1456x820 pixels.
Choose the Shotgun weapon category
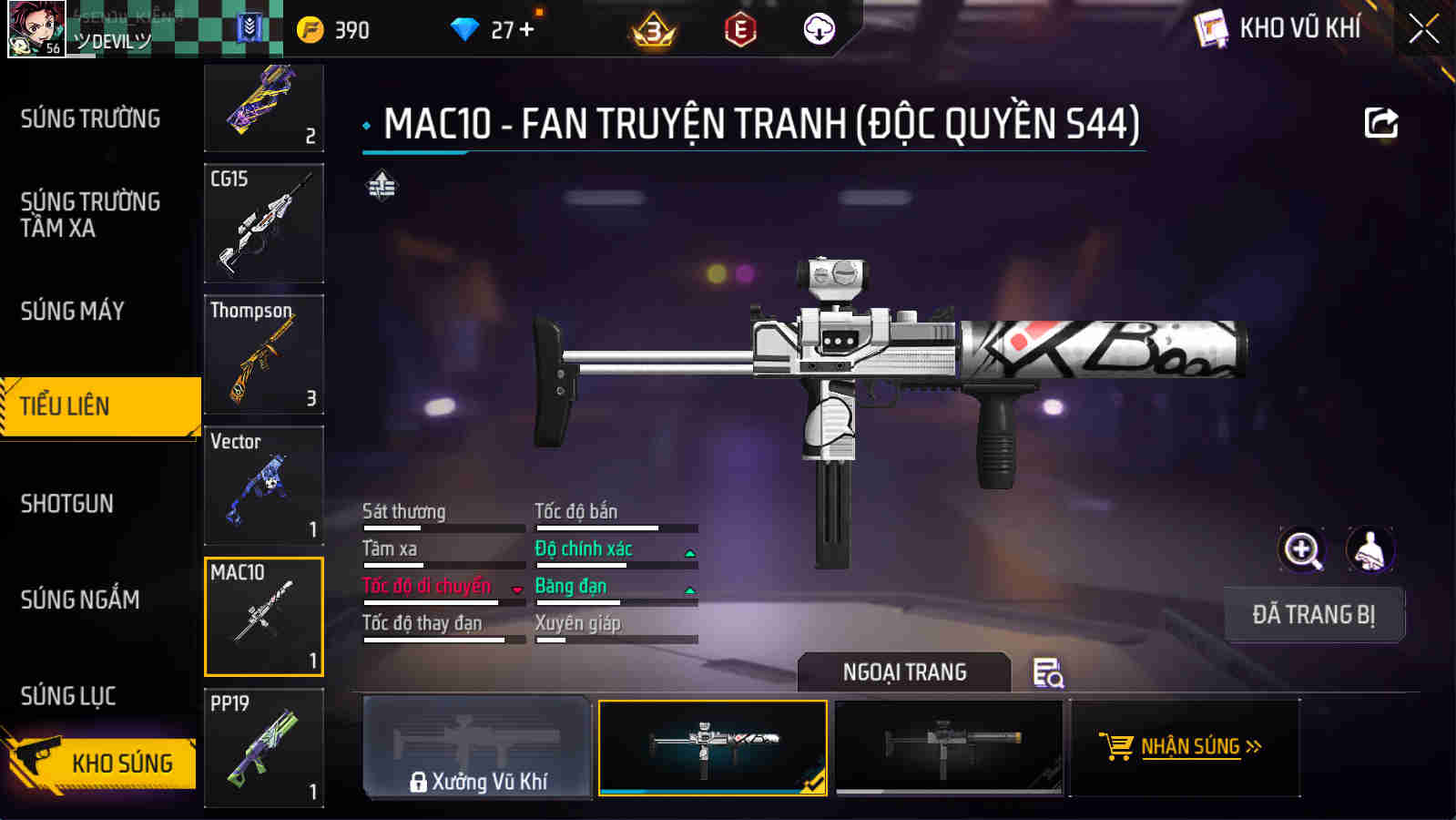tap(67, 504)
